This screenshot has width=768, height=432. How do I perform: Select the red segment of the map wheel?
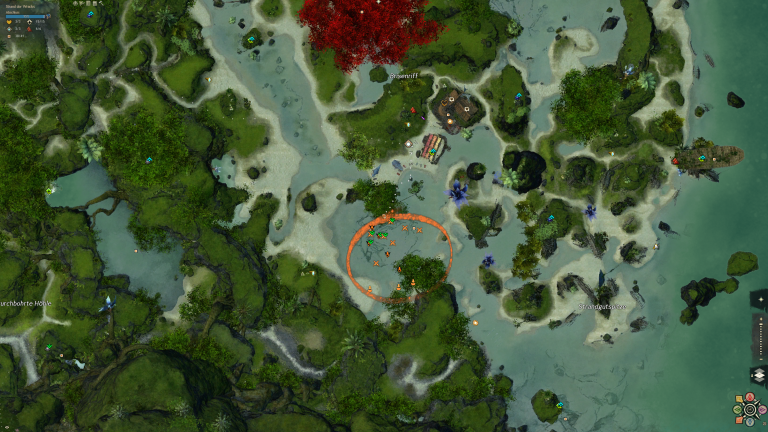click(x=750, y=397)
